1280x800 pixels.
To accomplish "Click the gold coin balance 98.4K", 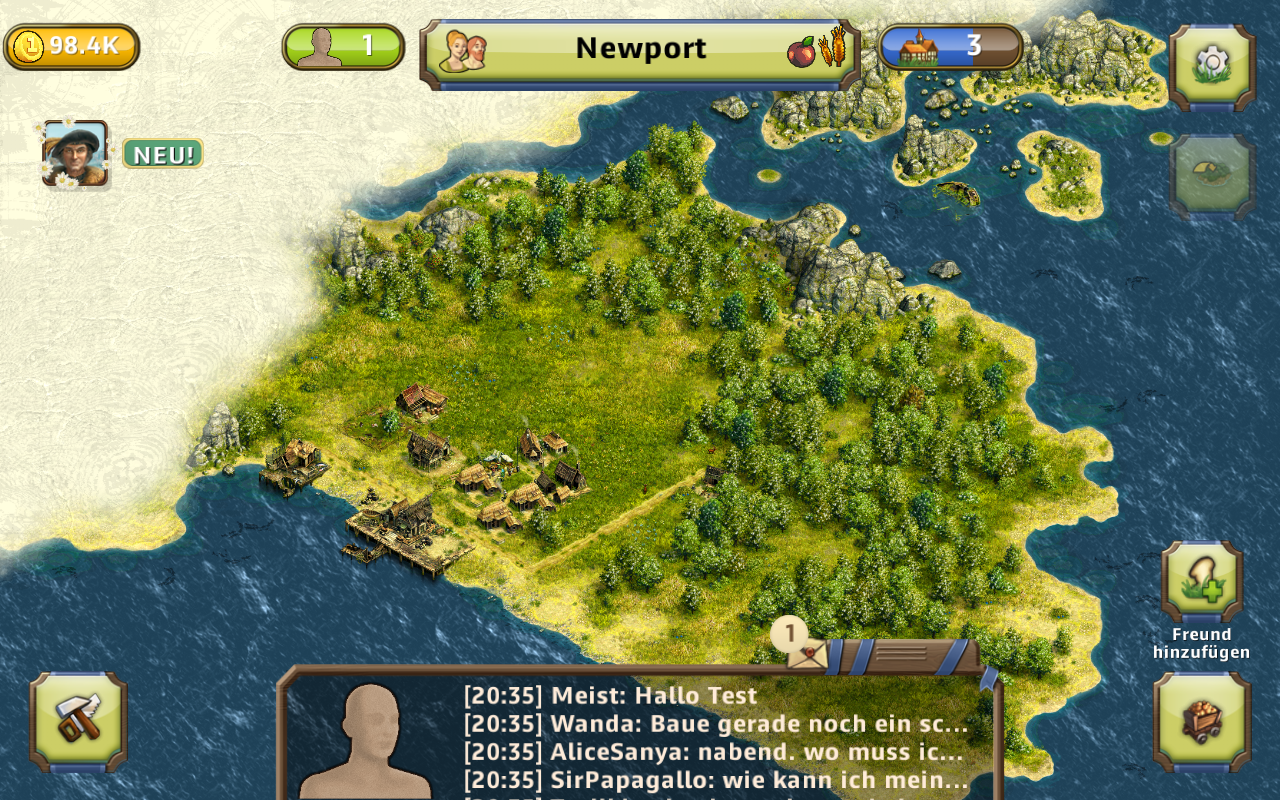I will (72, 46).
